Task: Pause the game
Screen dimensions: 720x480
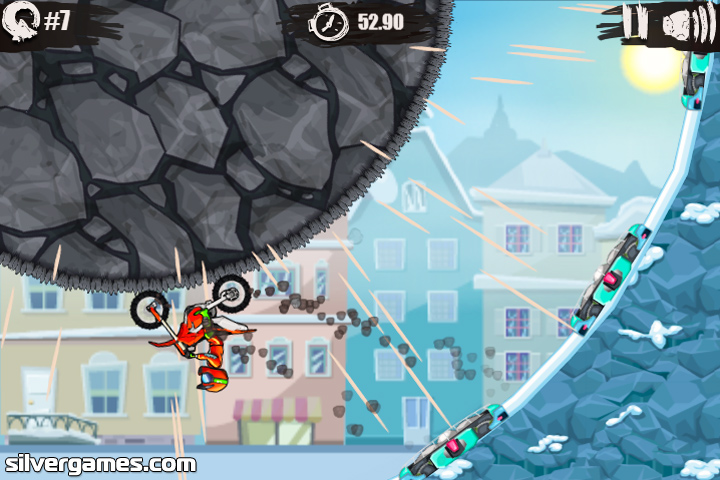Action: coord(636,22)
